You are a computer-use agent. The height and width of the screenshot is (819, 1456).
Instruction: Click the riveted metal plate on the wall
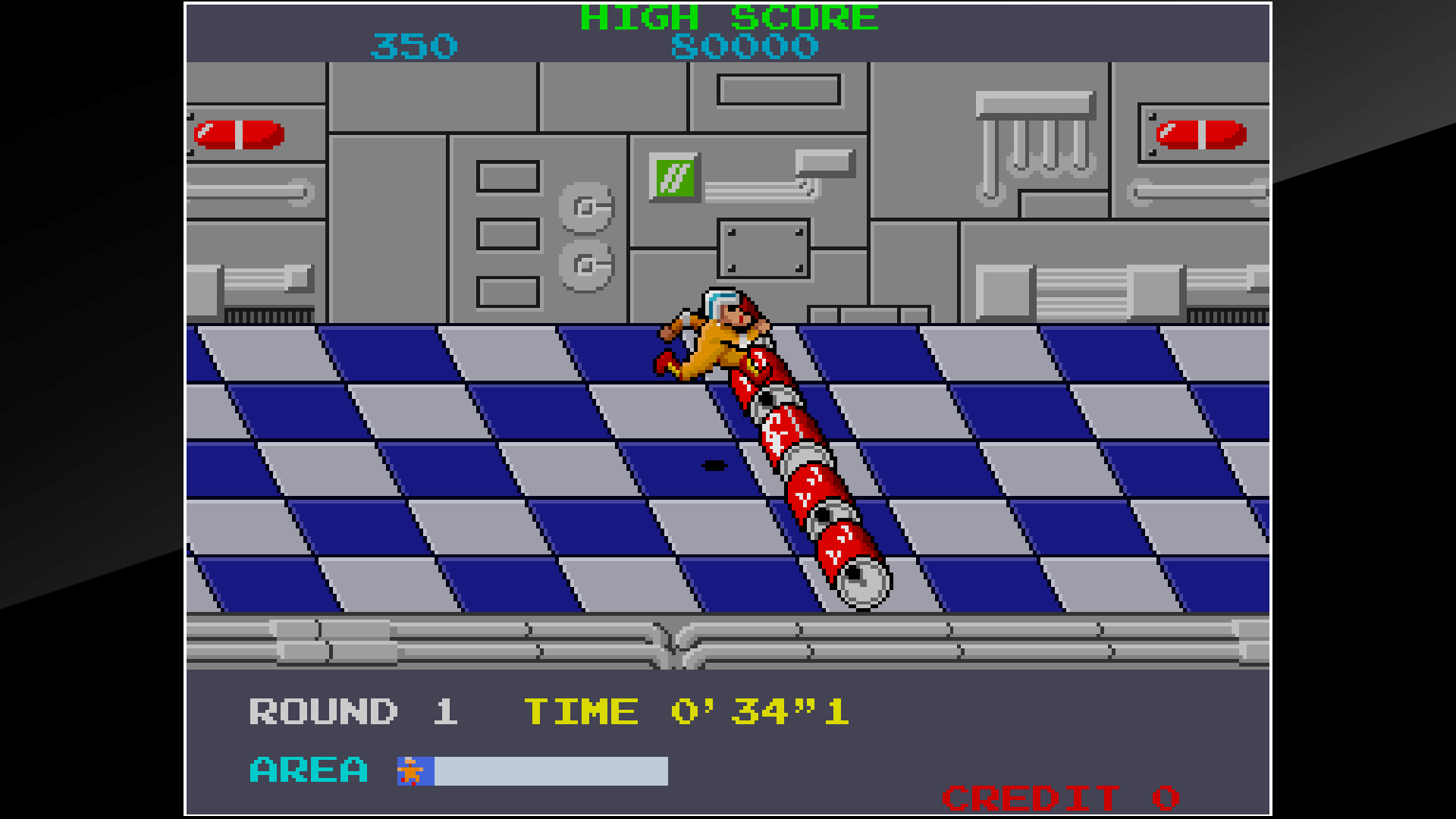[x=762, y=246]
